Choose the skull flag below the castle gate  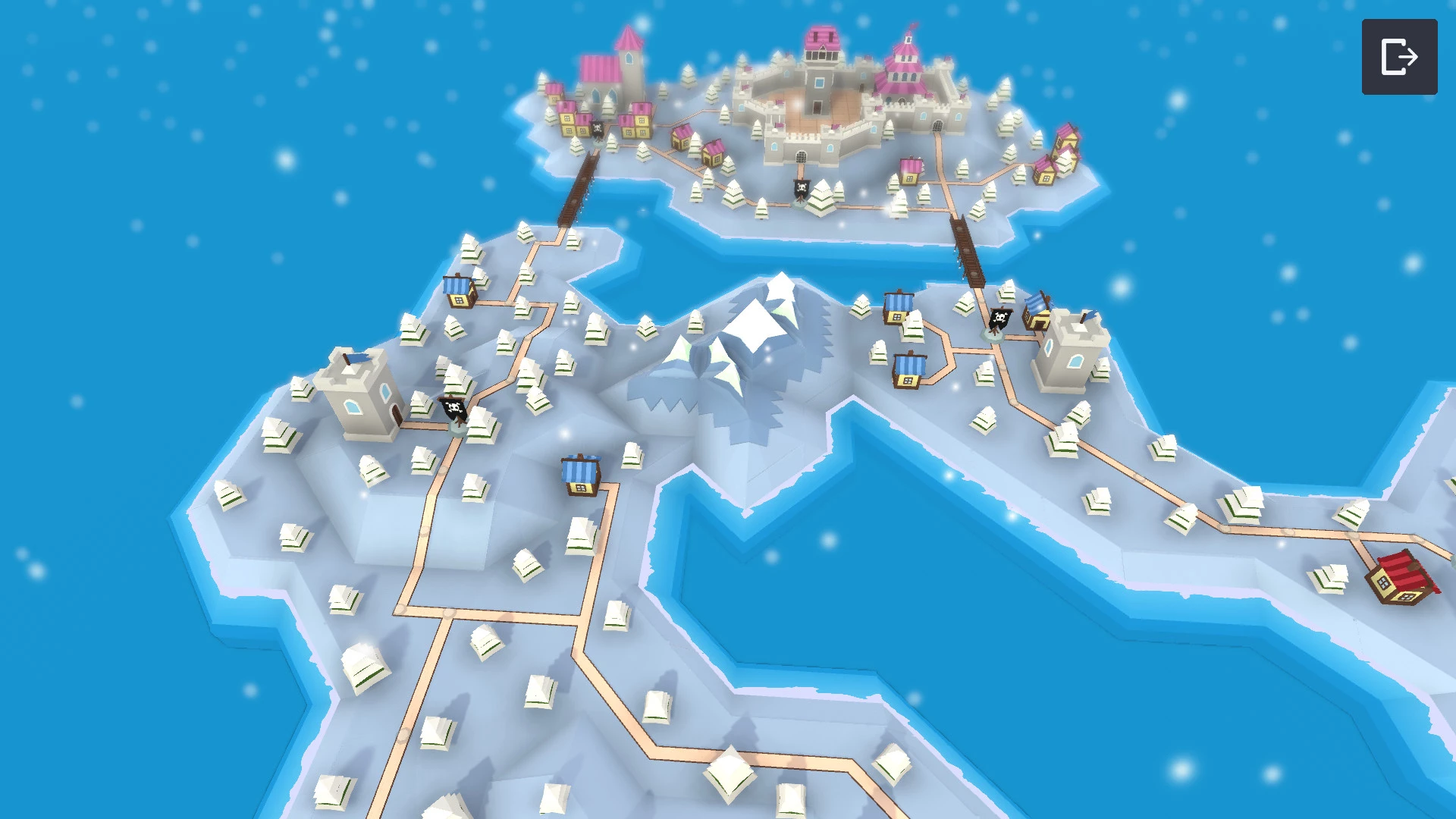802,189
